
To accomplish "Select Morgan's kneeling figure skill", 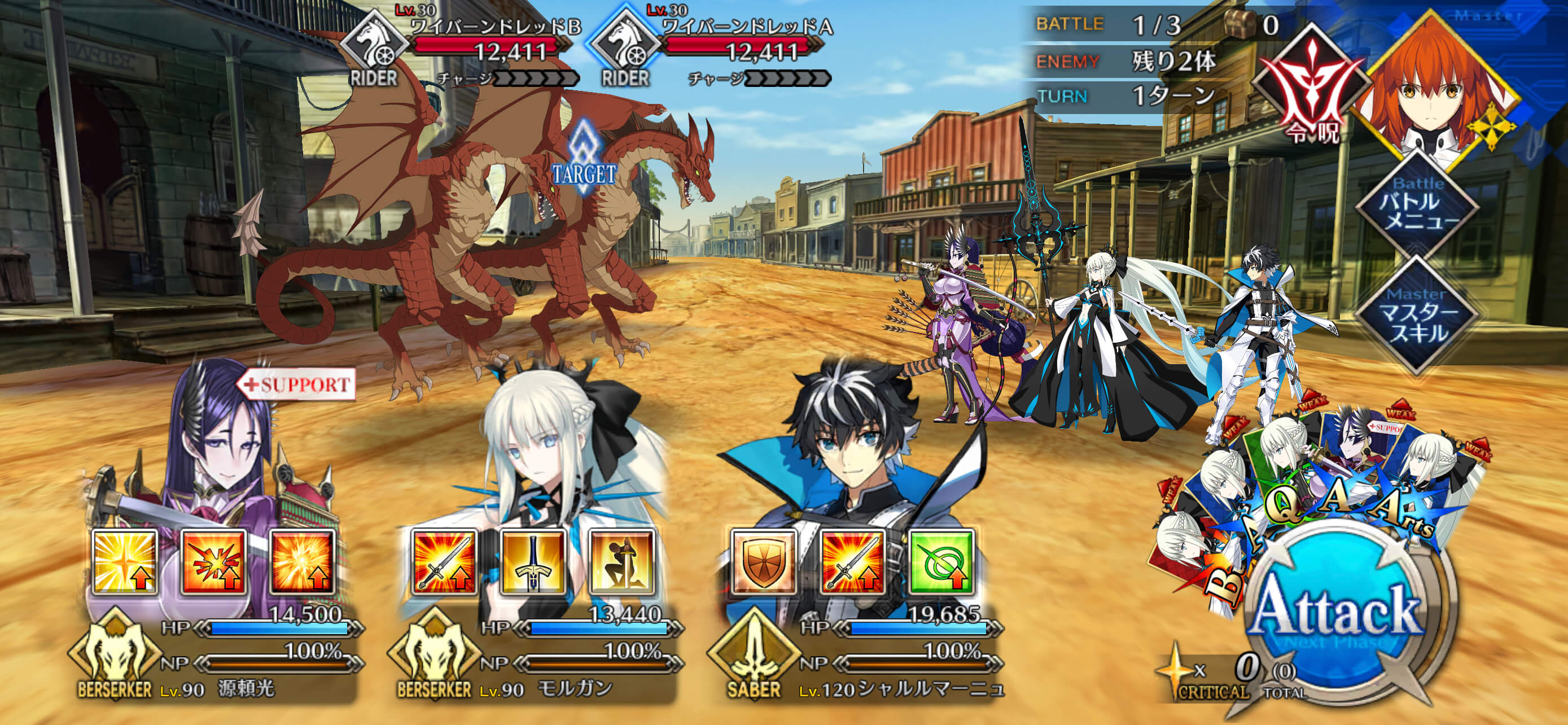I will pos(621,562).
